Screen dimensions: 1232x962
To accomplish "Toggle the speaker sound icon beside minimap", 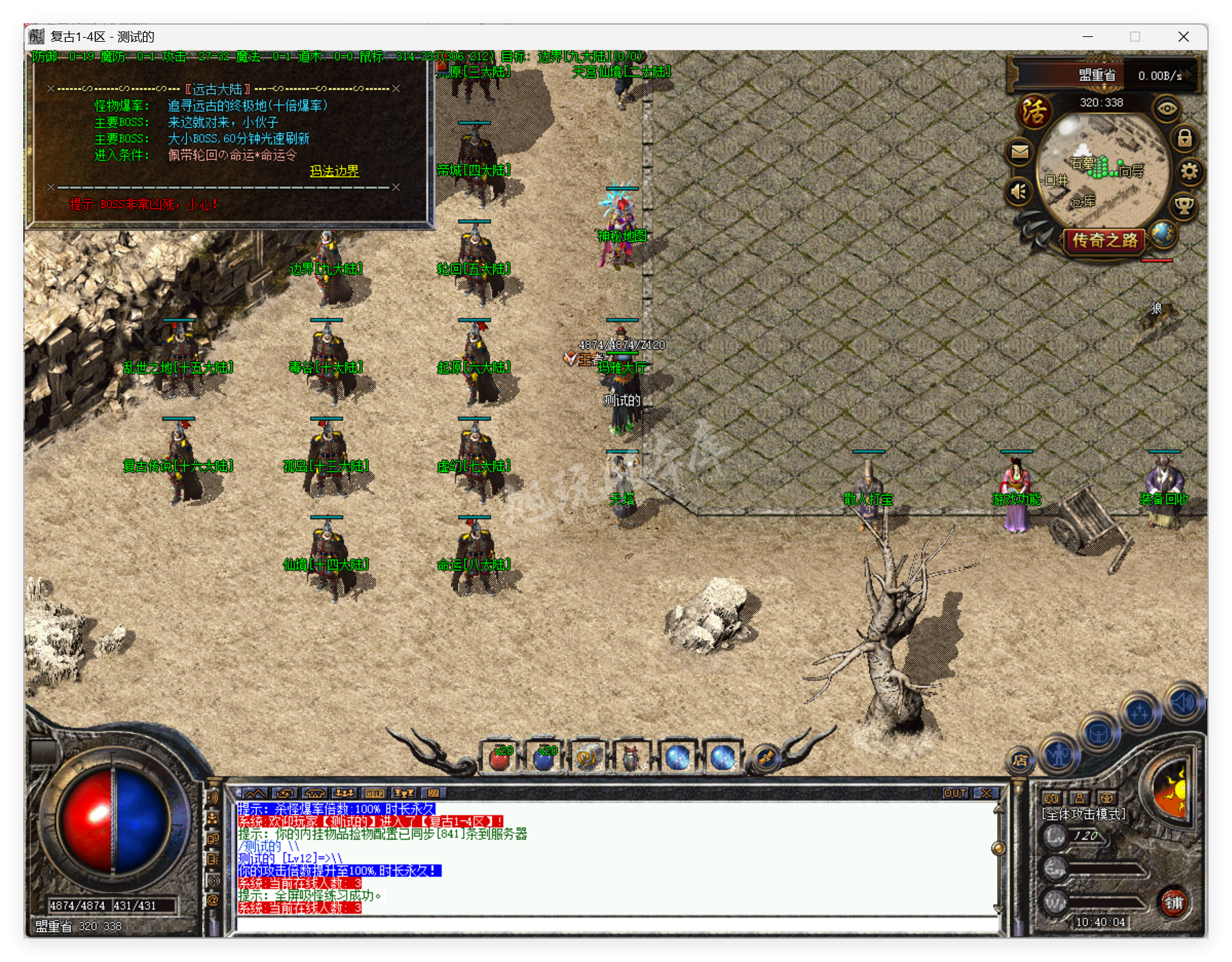I will (1018, 192).
